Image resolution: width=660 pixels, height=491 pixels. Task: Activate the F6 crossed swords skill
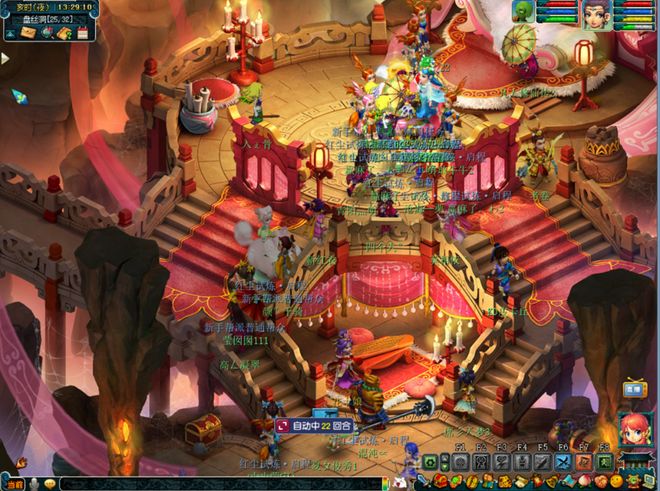tap(562, 462)
